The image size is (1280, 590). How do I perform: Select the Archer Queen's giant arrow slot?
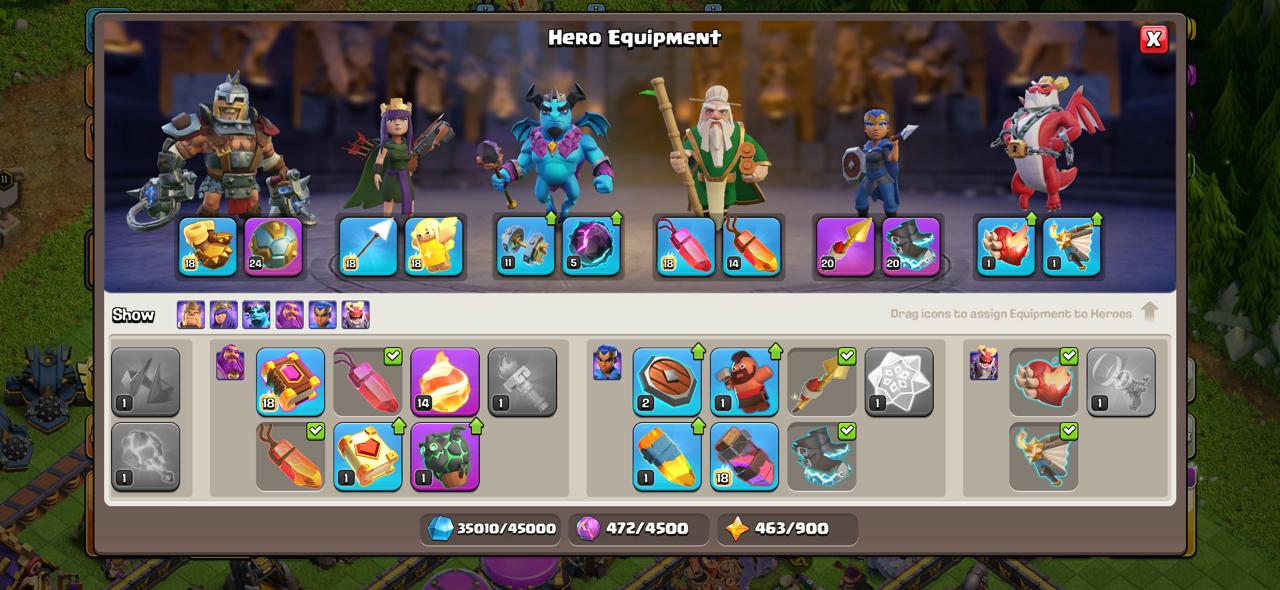click(x=368, y=246)
